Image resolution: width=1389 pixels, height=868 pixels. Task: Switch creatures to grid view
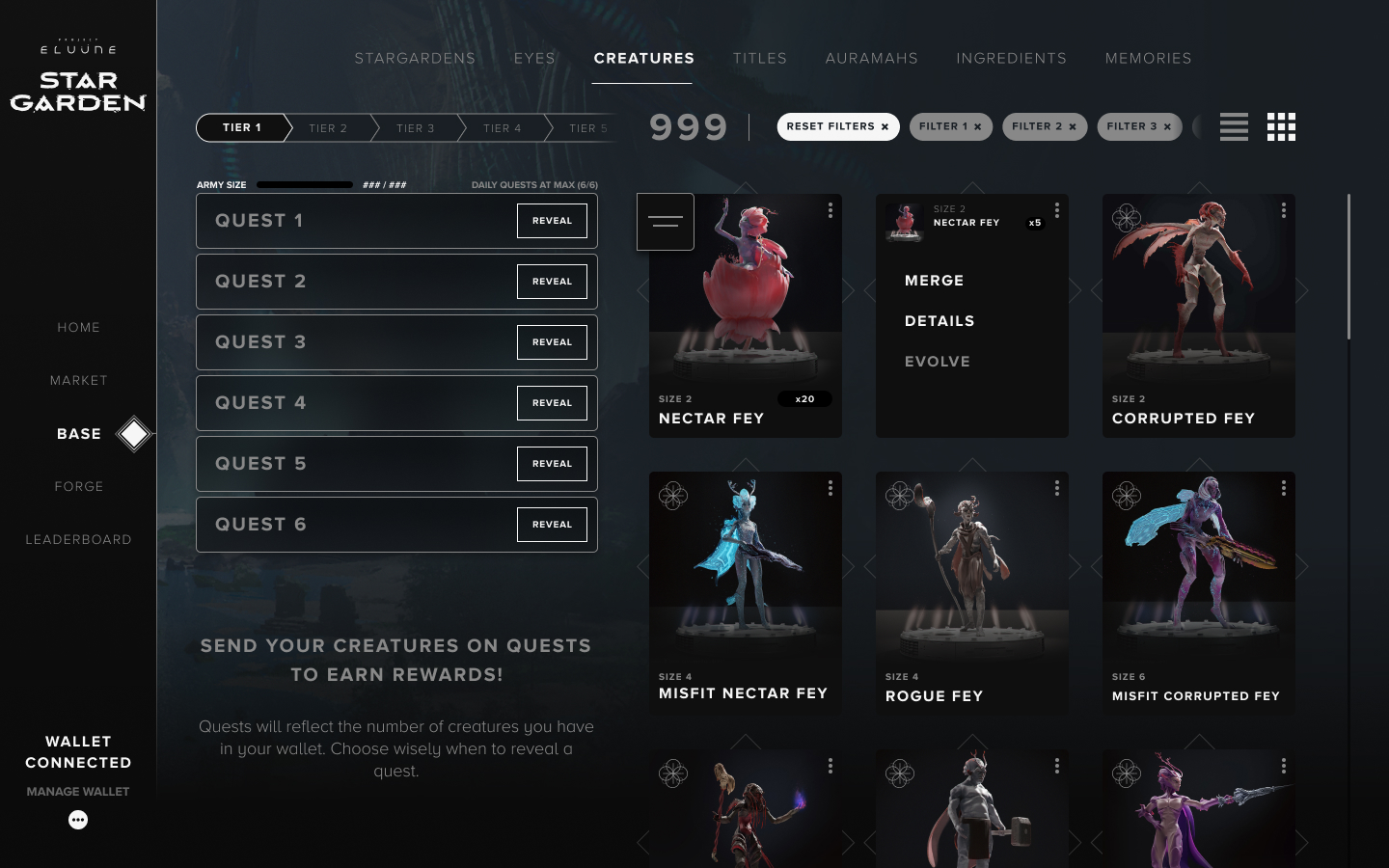pos(1281,127)
